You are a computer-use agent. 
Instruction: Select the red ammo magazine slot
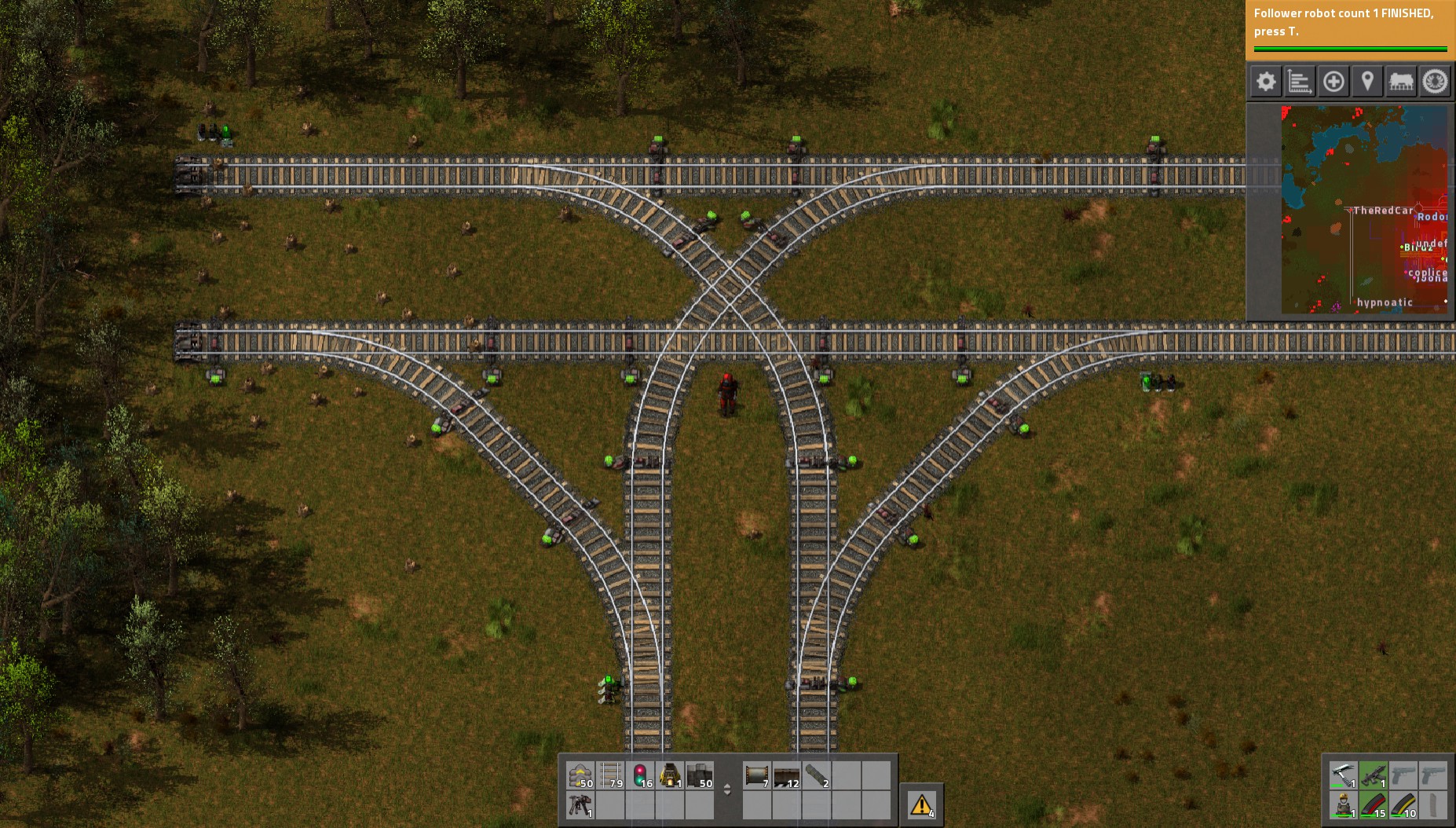(x=1373, y=805)
